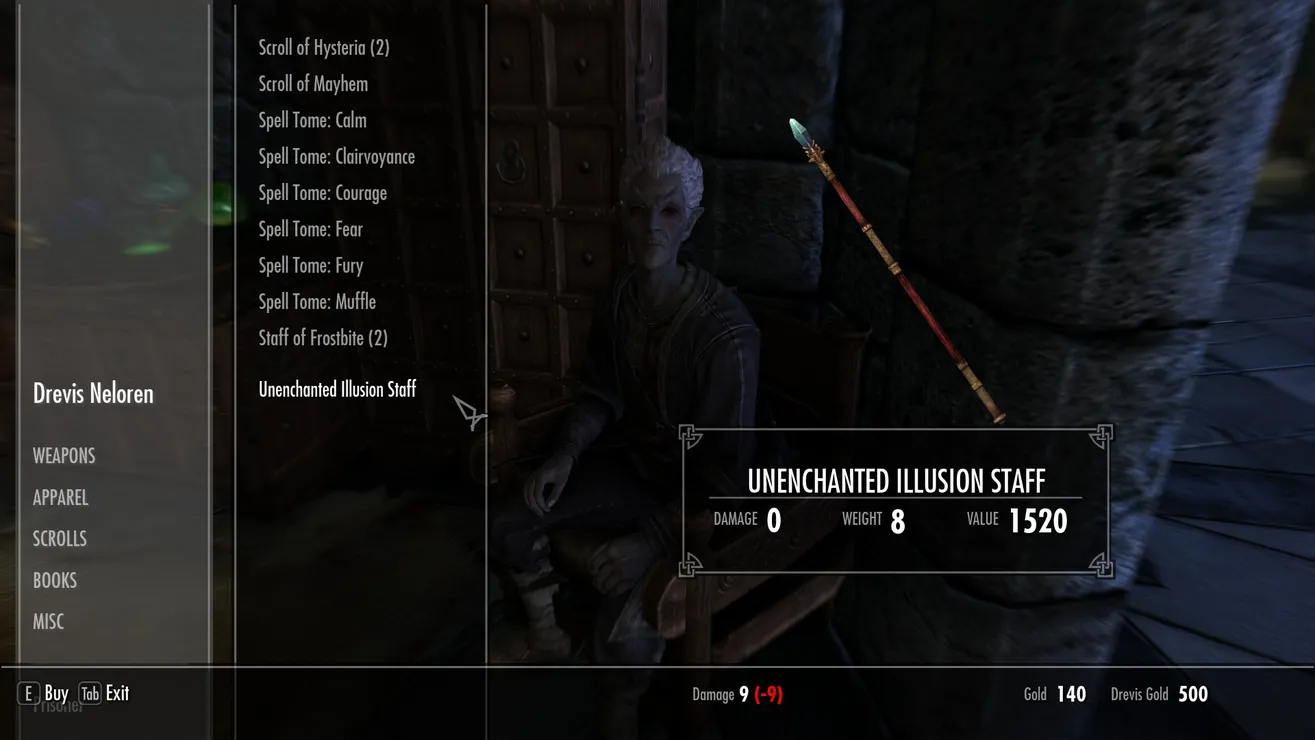The height and width of the screenshot is (740, 1315).
Task: Select Spell Tome: Calm
Action: click(312, 120)
